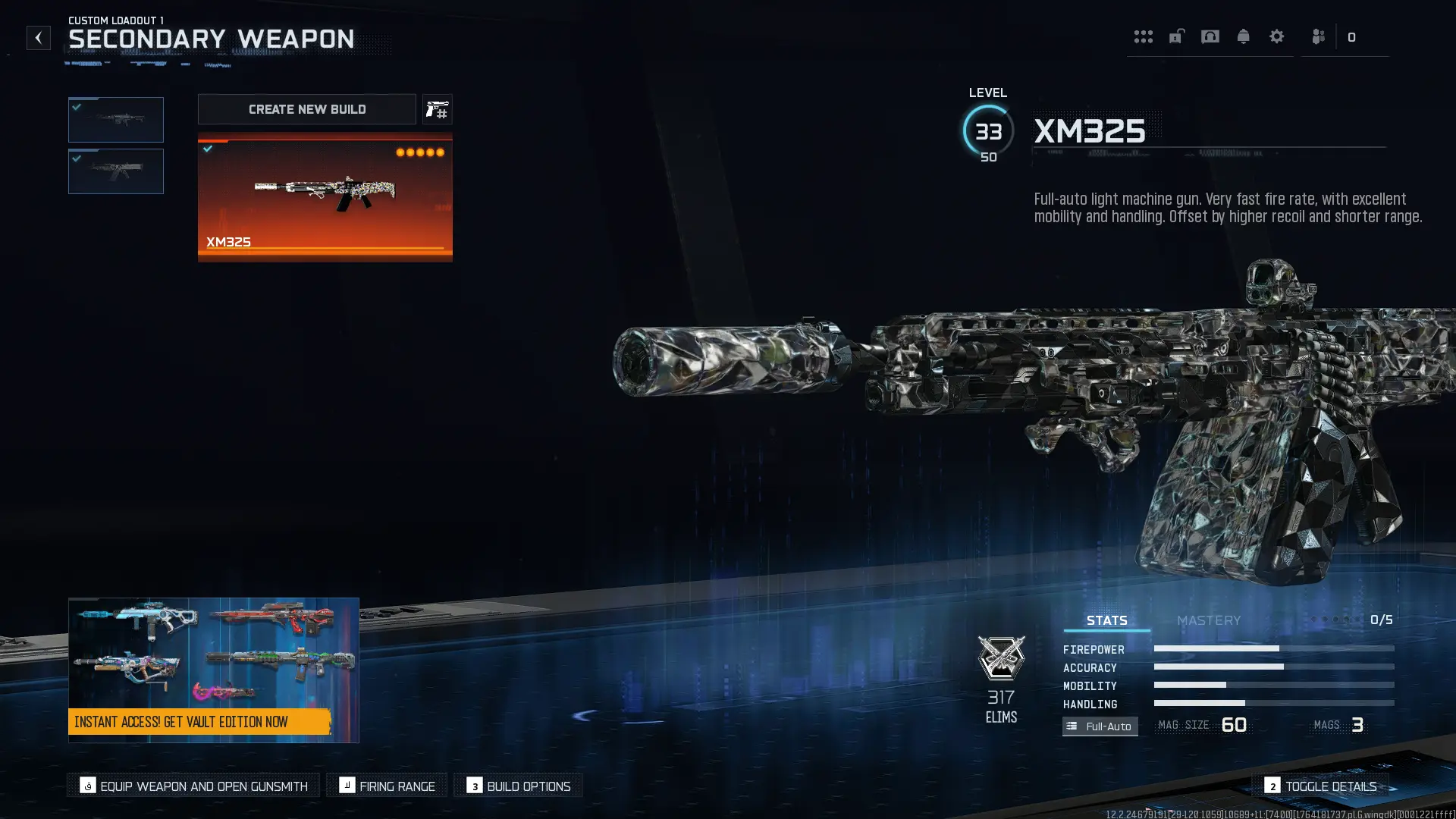1456x819 pixels.
Task: Click the checkmark on the top loadout thumbnail
Action: 76,107
